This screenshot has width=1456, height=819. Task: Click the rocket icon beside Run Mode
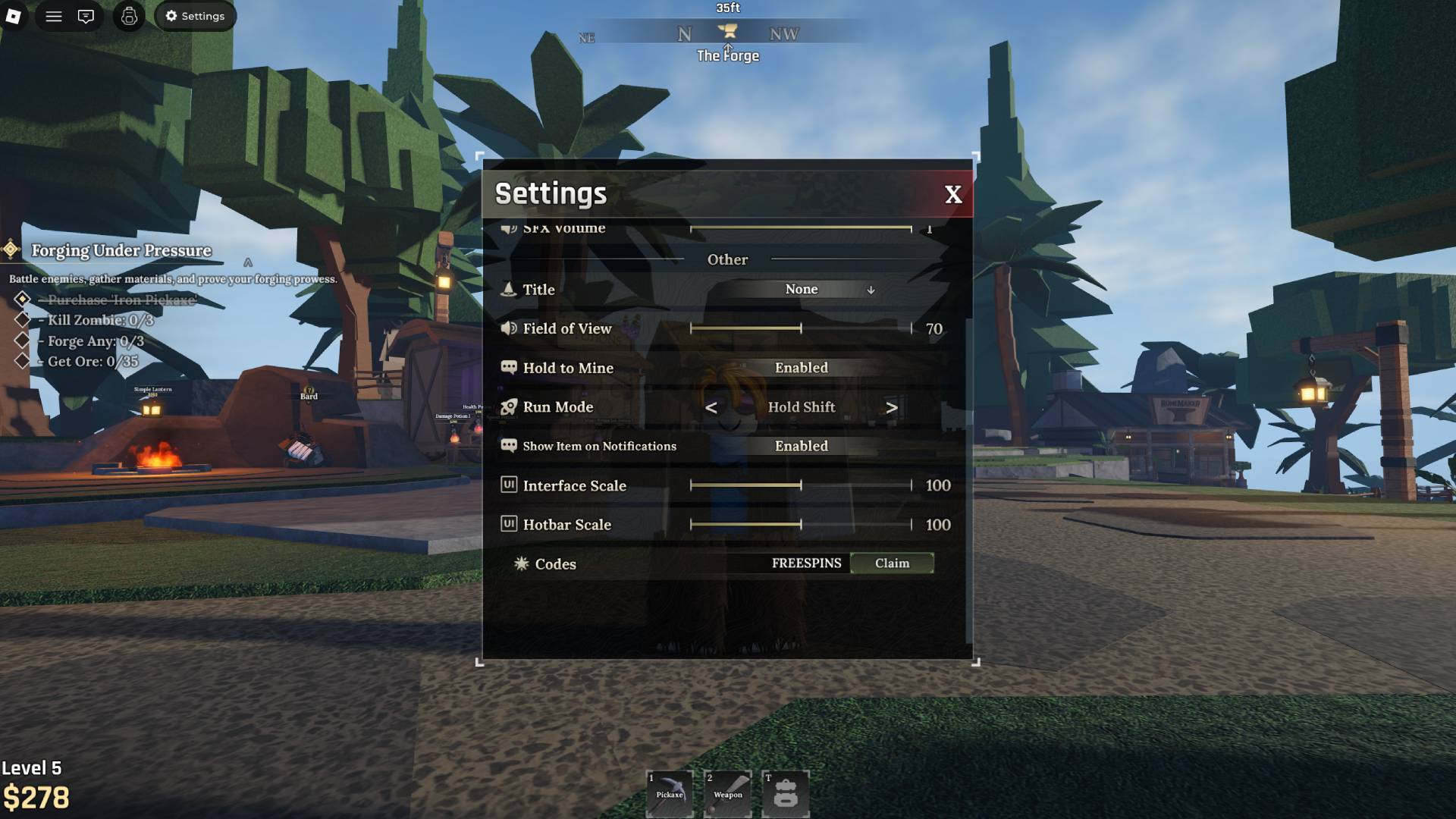[x=507, y=407]
